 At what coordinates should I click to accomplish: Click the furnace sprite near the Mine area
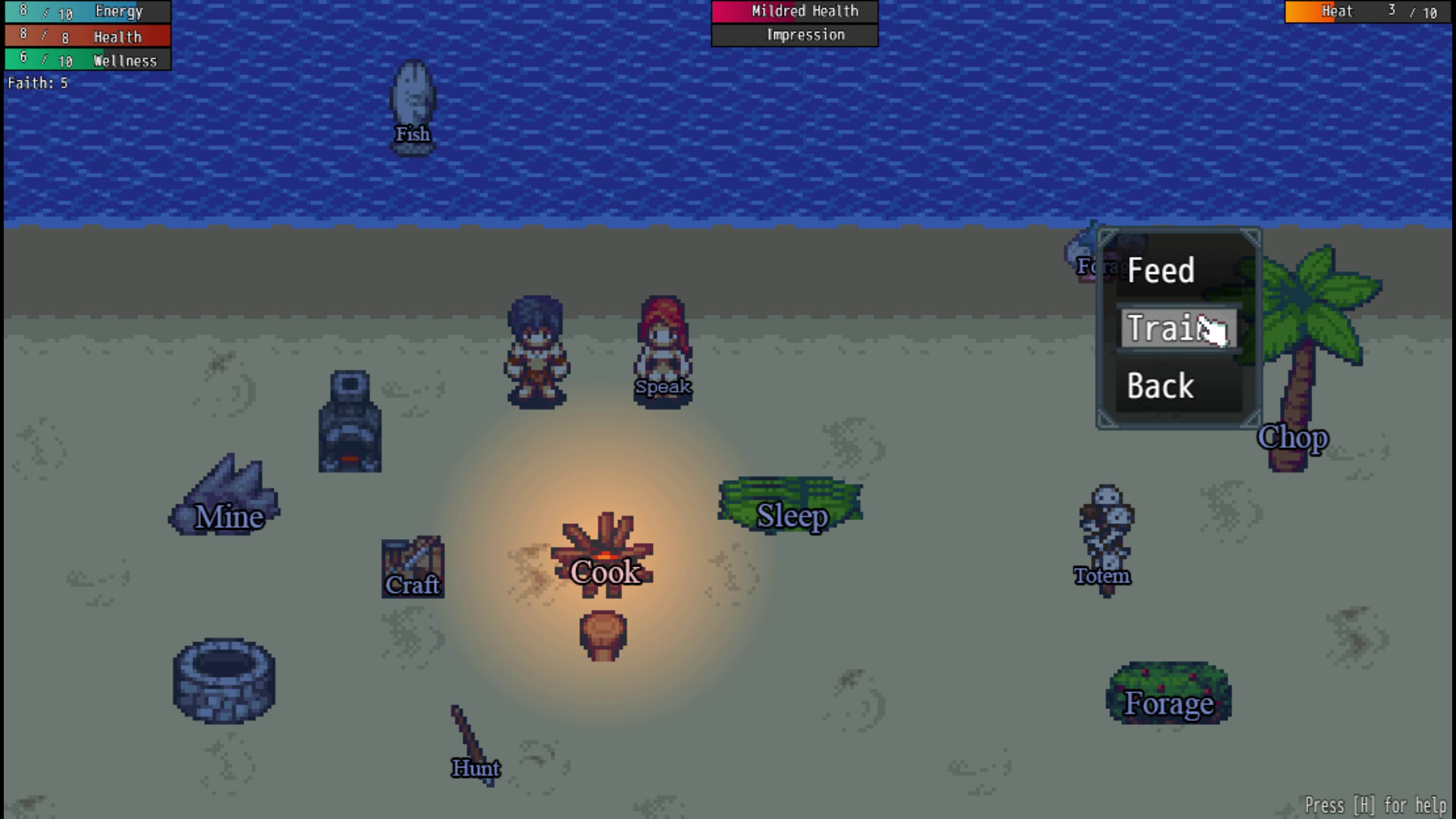click(x=350, y=421)
